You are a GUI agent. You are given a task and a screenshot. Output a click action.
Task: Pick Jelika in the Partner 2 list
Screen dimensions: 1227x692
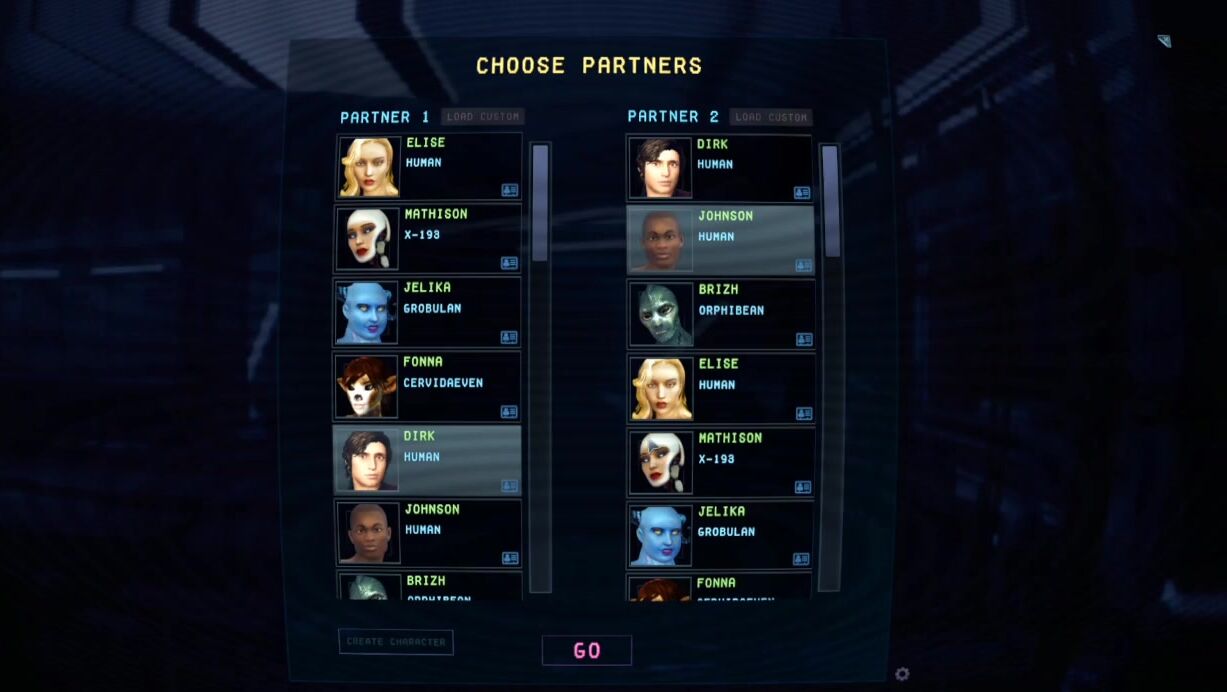720,535
